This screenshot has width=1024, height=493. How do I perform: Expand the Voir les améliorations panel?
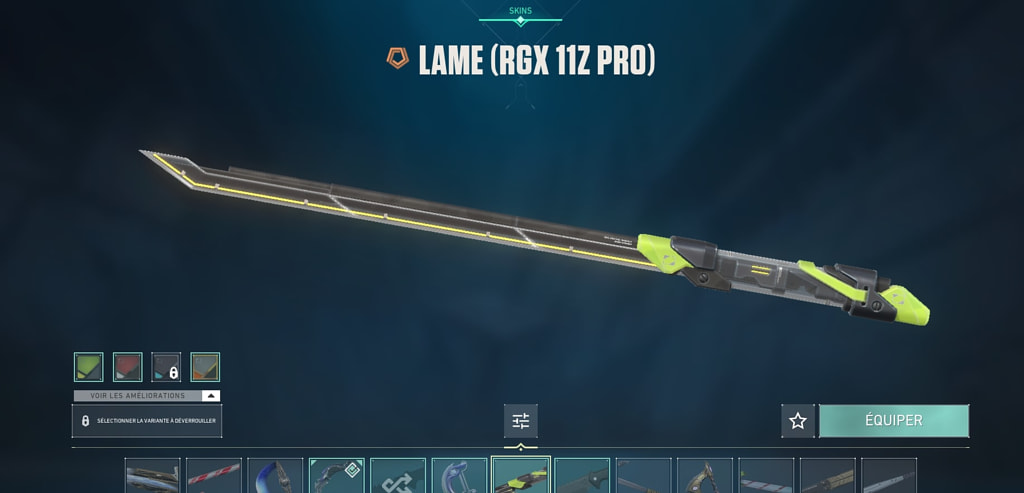click(x=147, y=396)
